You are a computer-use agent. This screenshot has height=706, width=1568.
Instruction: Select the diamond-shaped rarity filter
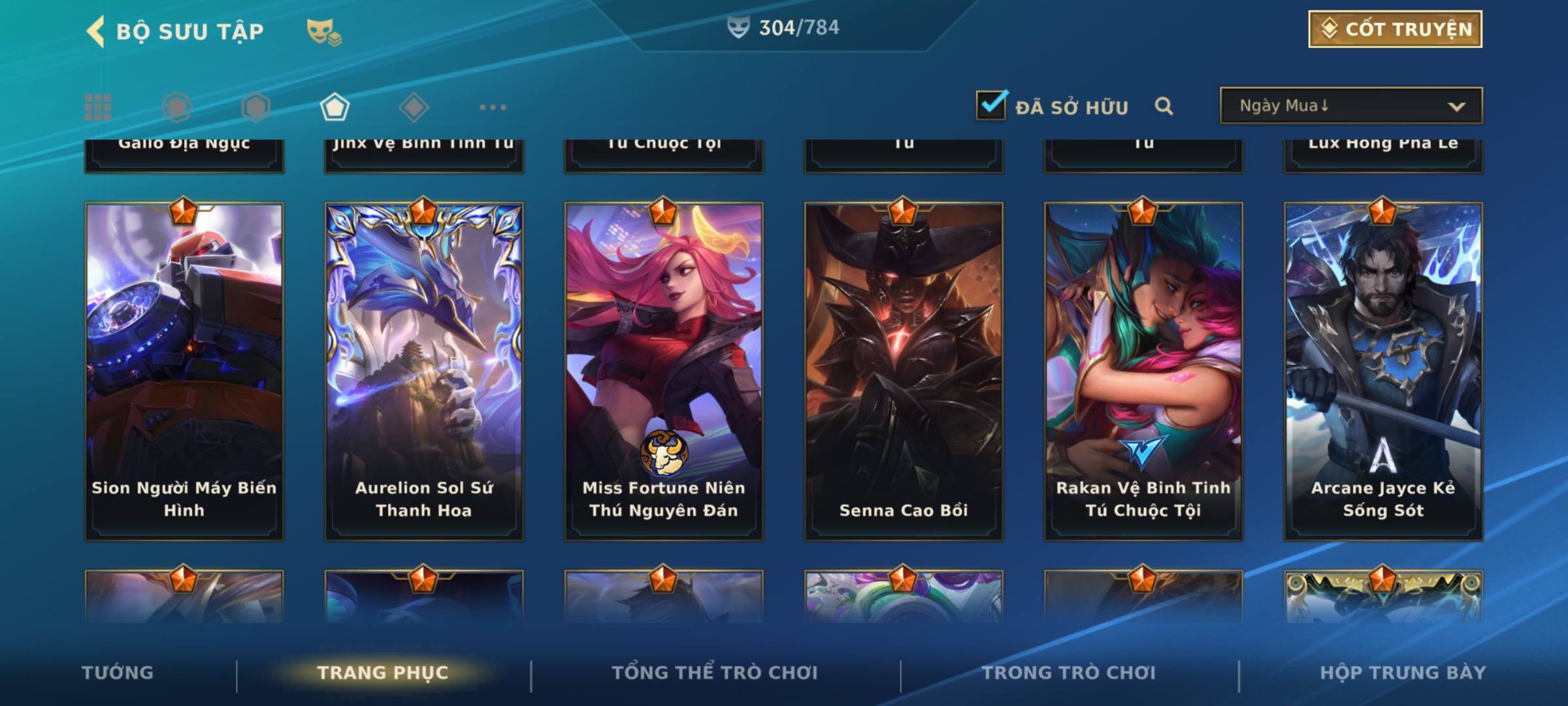coord(414,107)
